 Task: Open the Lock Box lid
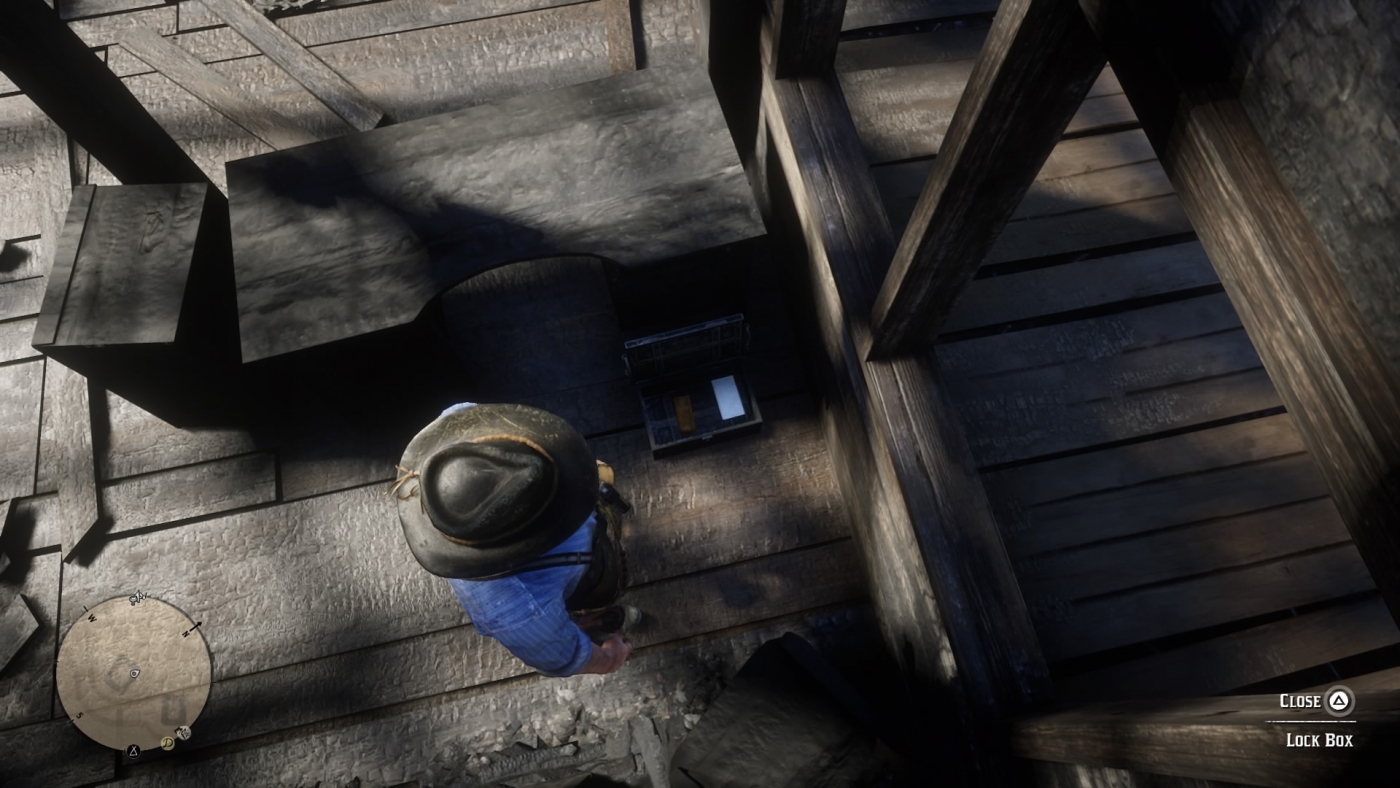click(x=686, y=343)
